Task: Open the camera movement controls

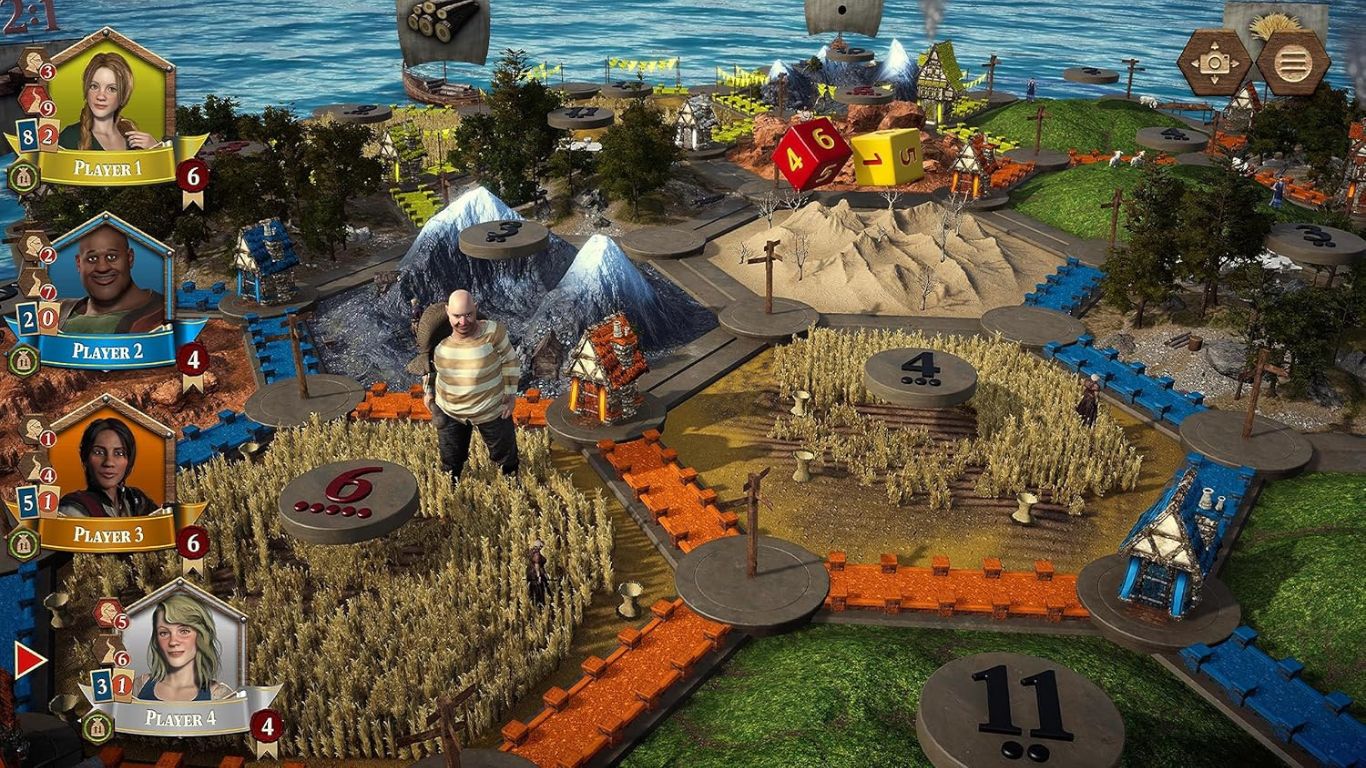Action: 1214,62
